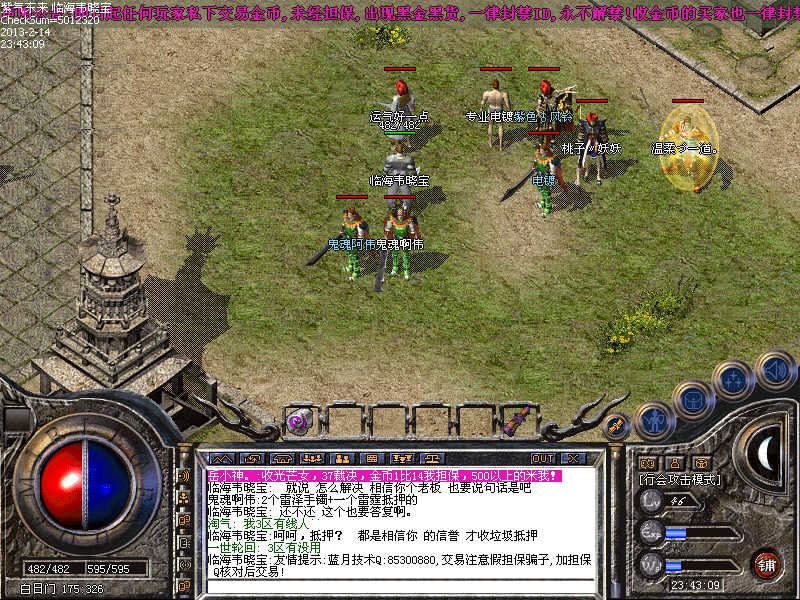Close the game with the X button
800x600 pixels.
573,458
